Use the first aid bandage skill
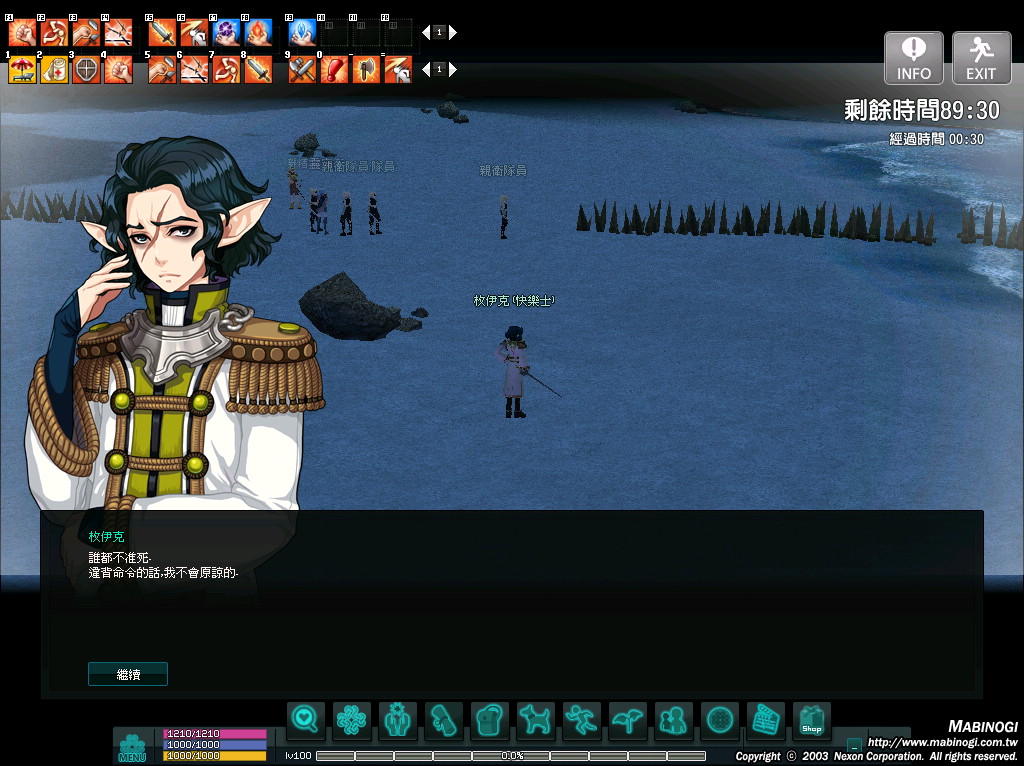The height and width of the screenshot is (766, 1024). (54, 70)
